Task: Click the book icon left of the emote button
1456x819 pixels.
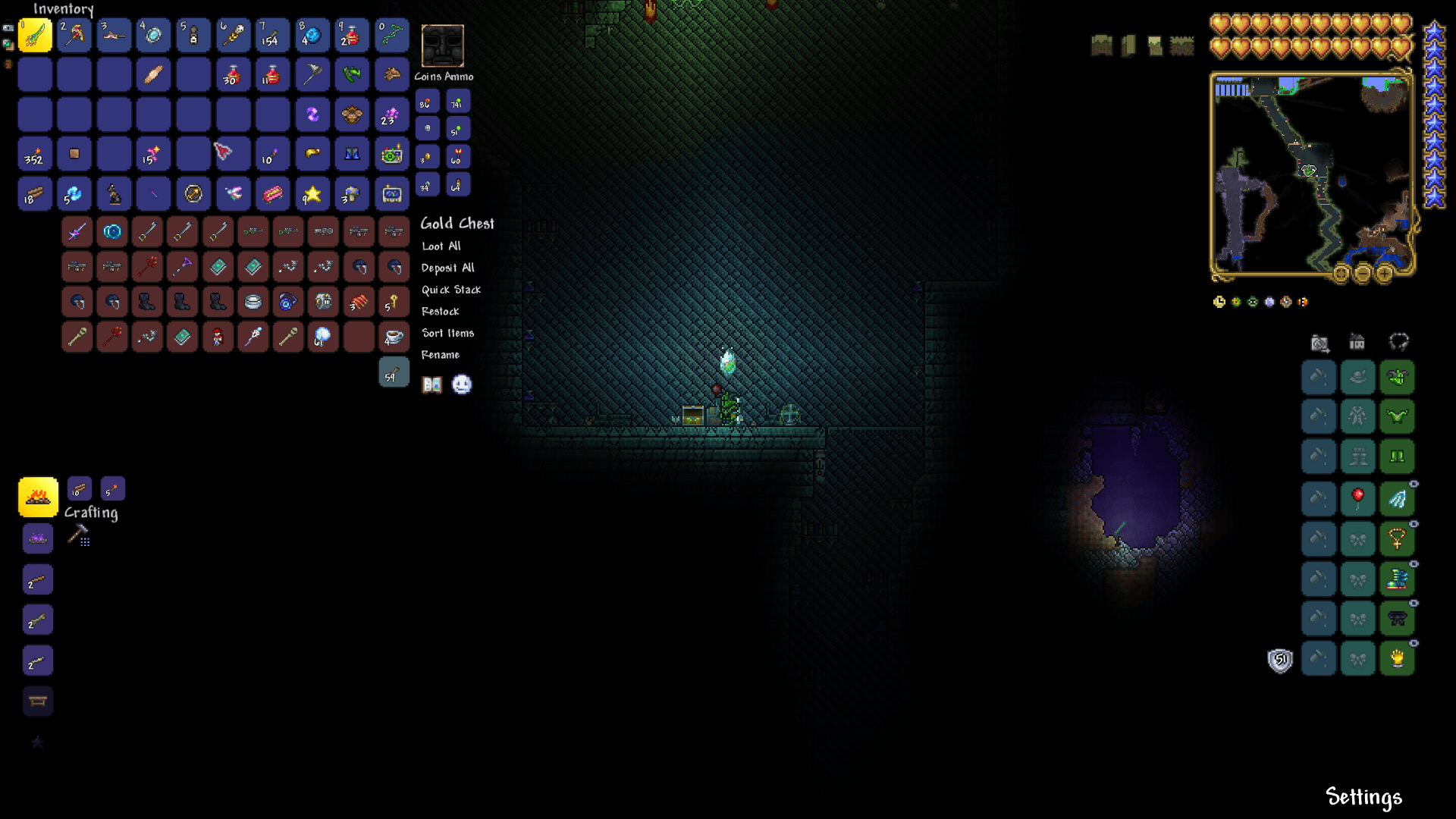Action: point(431,384)
